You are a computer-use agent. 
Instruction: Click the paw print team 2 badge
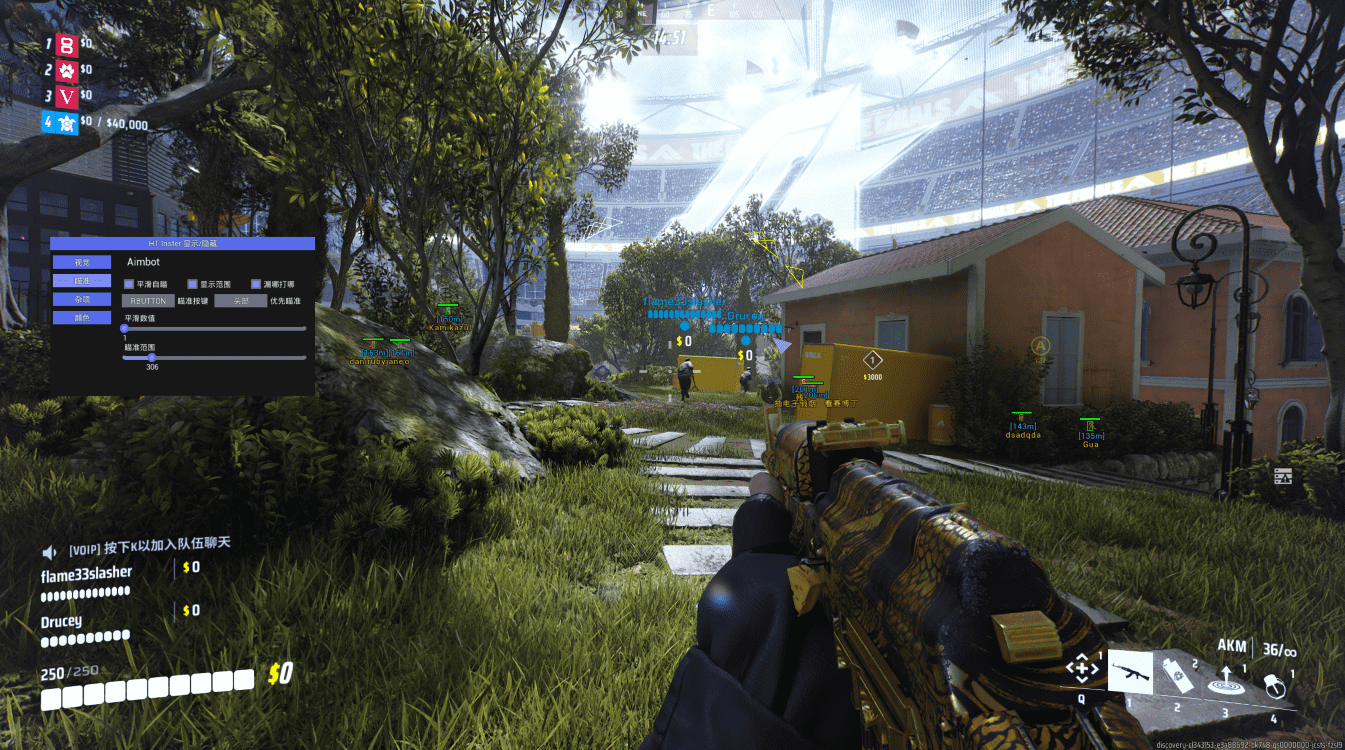[x=66, y=70]
